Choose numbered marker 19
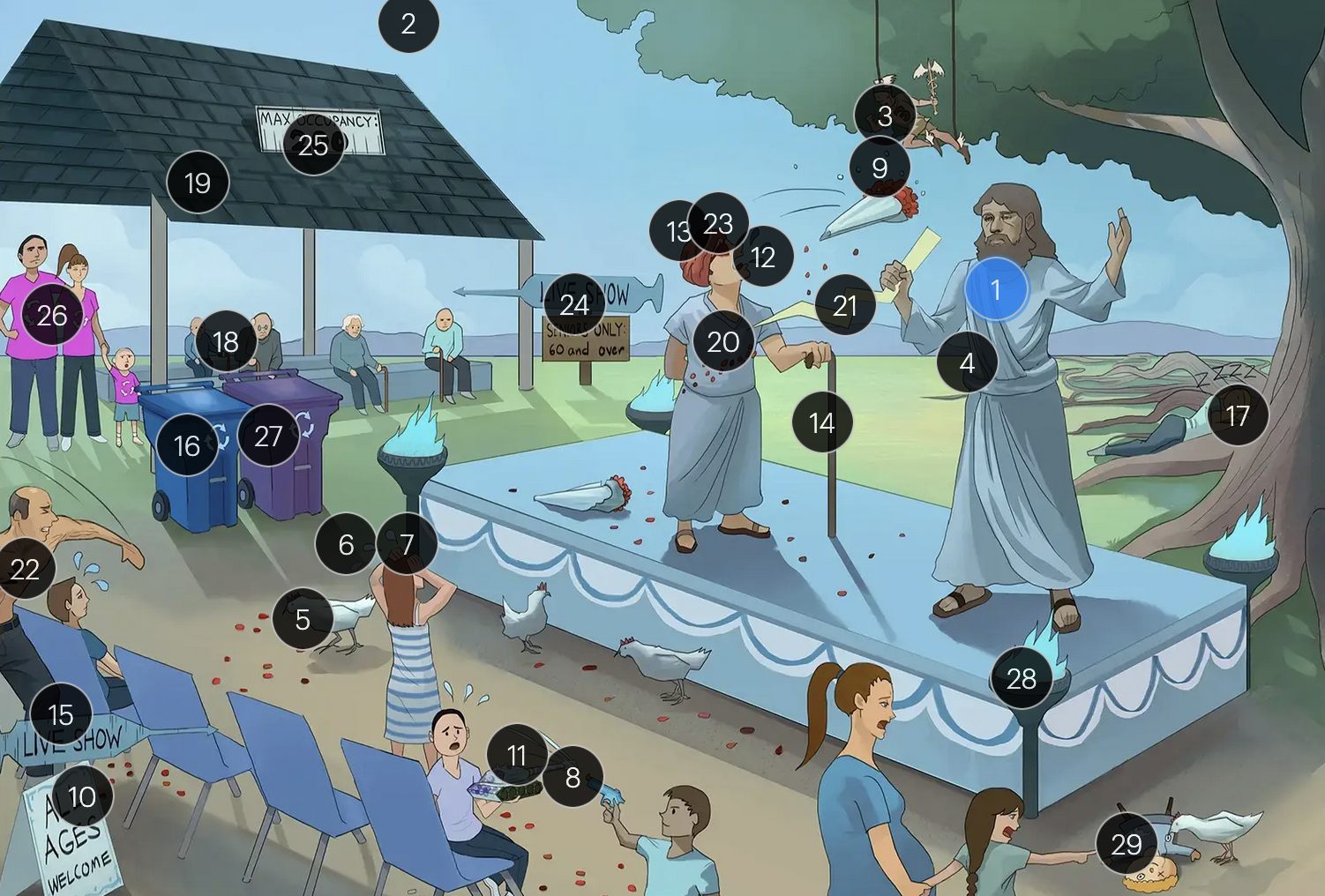1325x896 pixels. (198, 183)
